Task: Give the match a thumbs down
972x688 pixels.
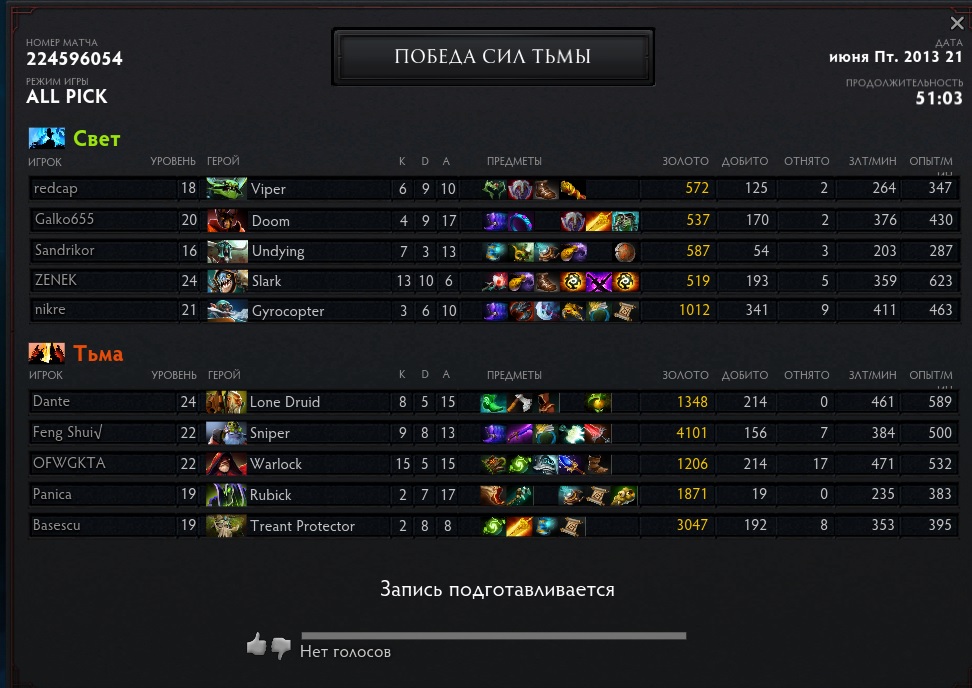Action: [x=281, y=648]
